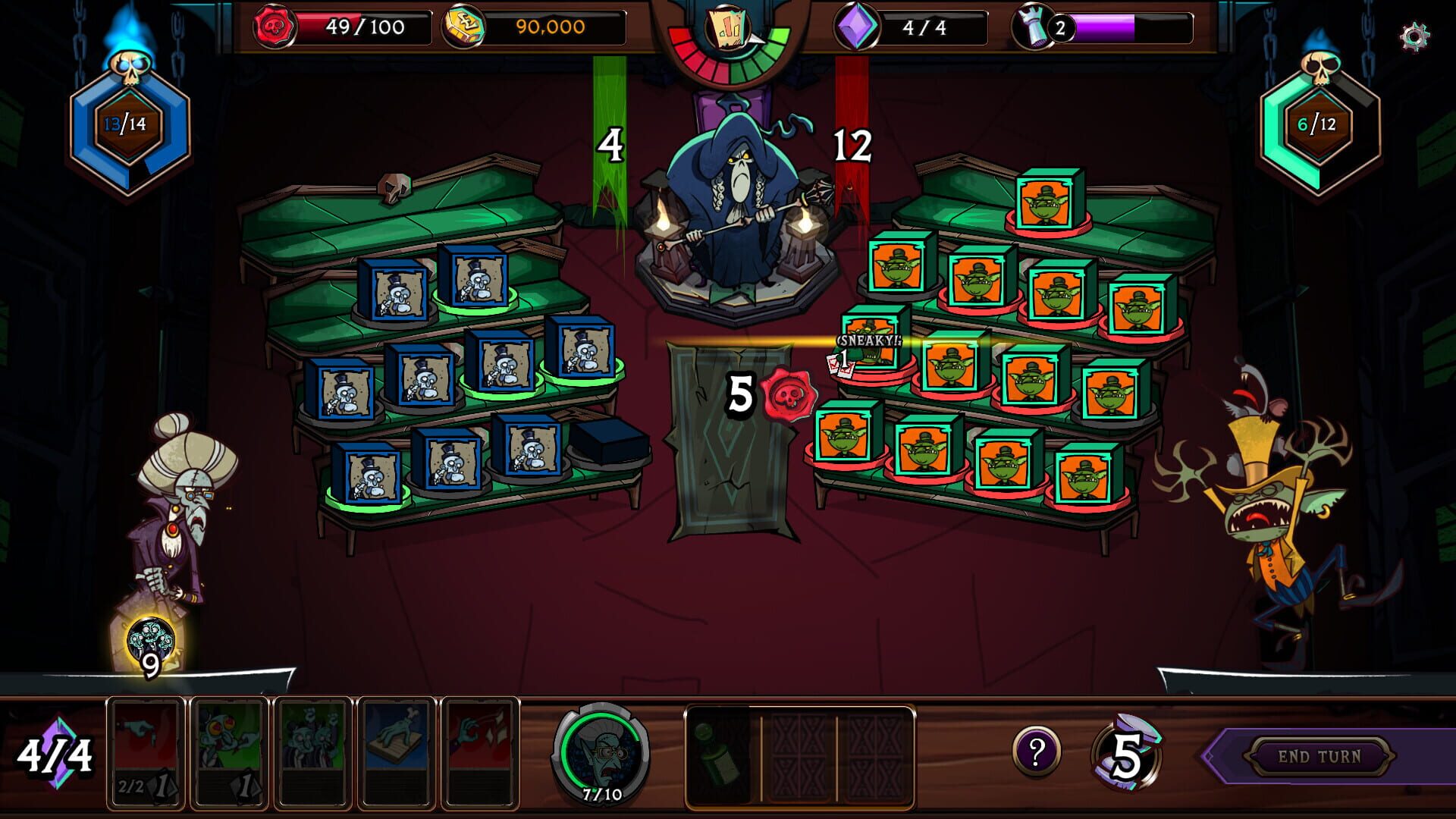The image size is (1456, 819).
Task: Select the first face-down card slot
Action: pos(800,758)
